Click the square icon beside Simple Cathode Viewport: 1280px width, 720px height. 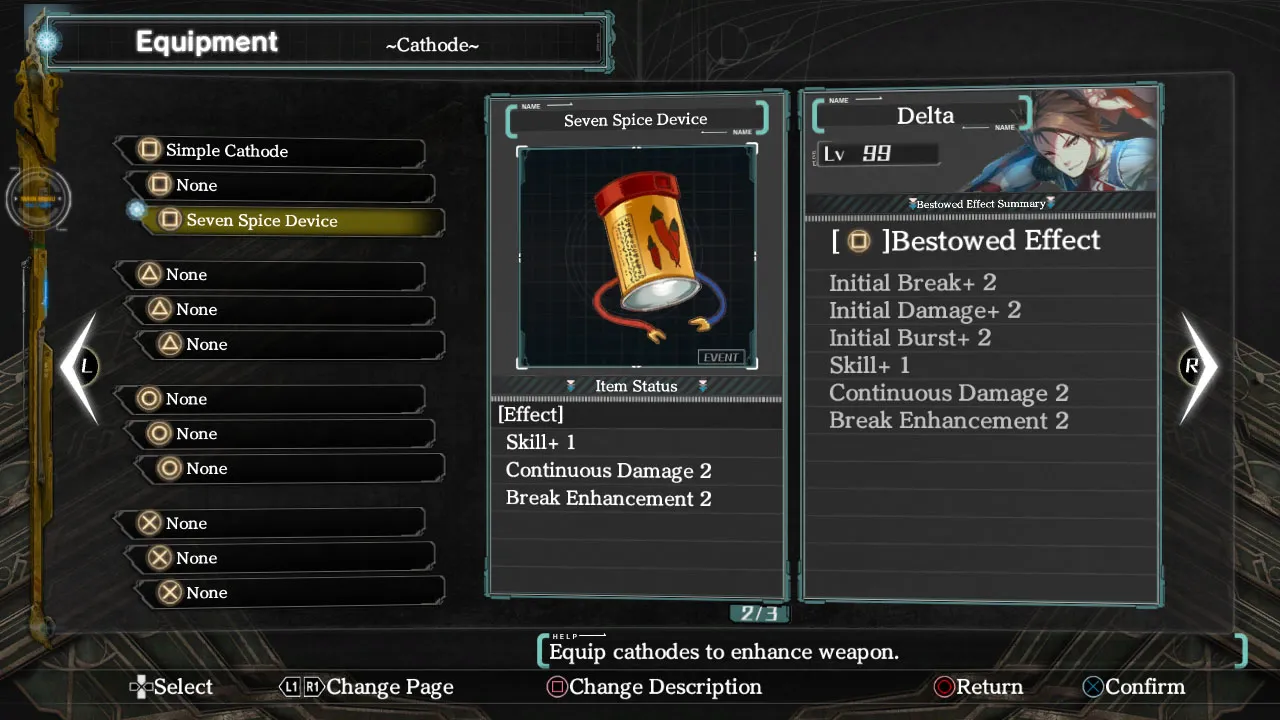tap(149, 149)
